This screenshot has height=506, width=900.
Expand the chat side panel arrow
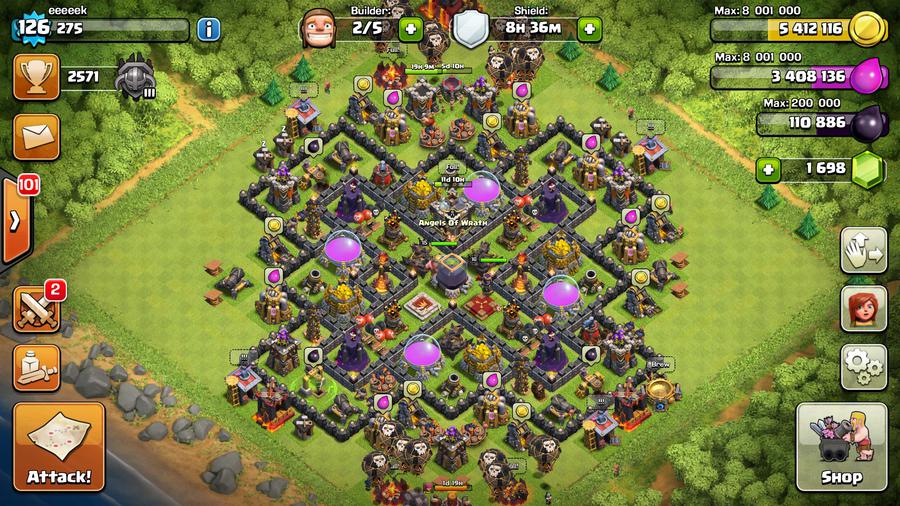tap(15, 221)
